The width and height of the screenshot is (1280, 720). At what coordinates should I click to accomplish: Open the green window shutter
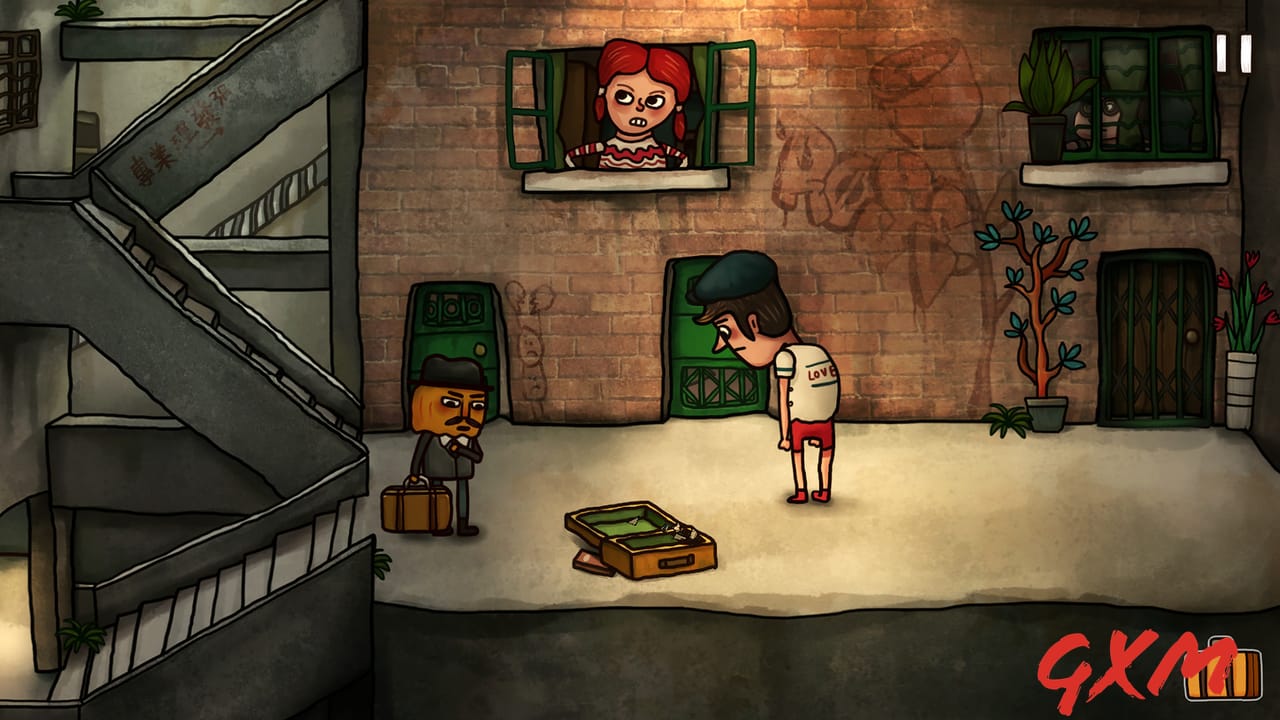pos(530,110)
